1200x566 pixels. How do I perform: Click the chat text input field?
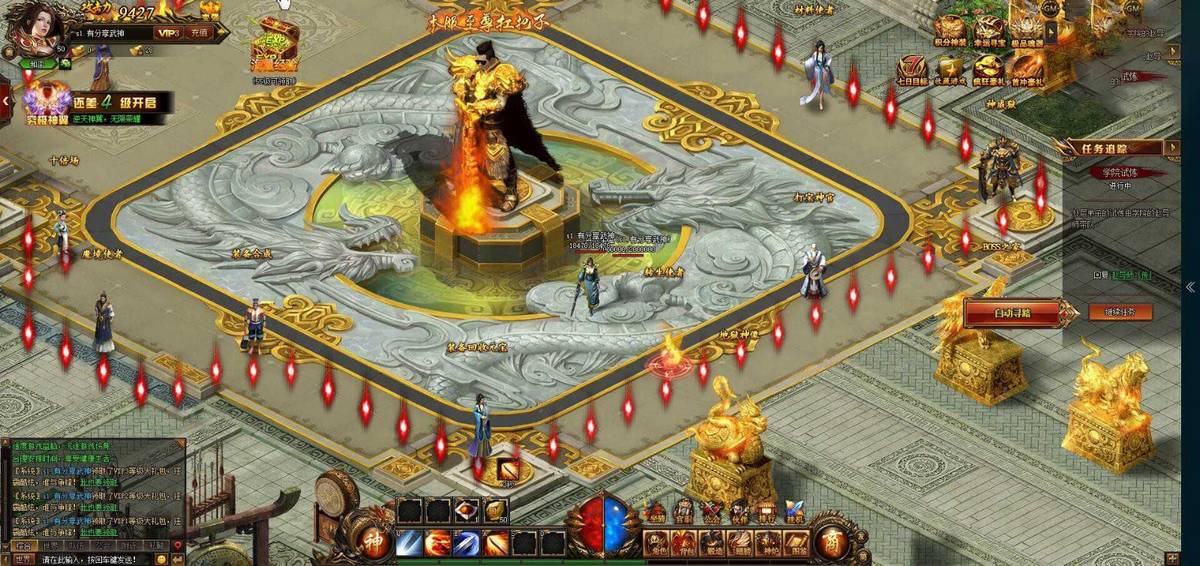coord(100,560)
